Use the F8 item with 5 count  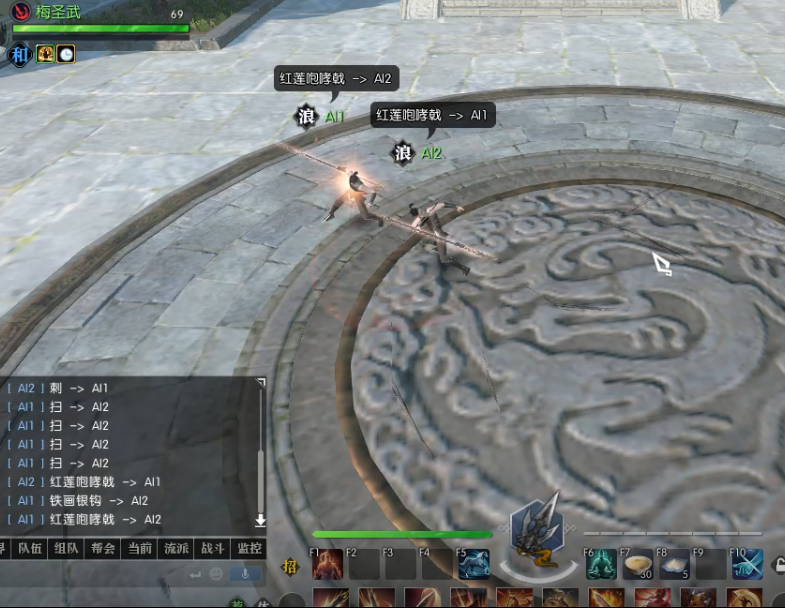(x=673, y=565)
